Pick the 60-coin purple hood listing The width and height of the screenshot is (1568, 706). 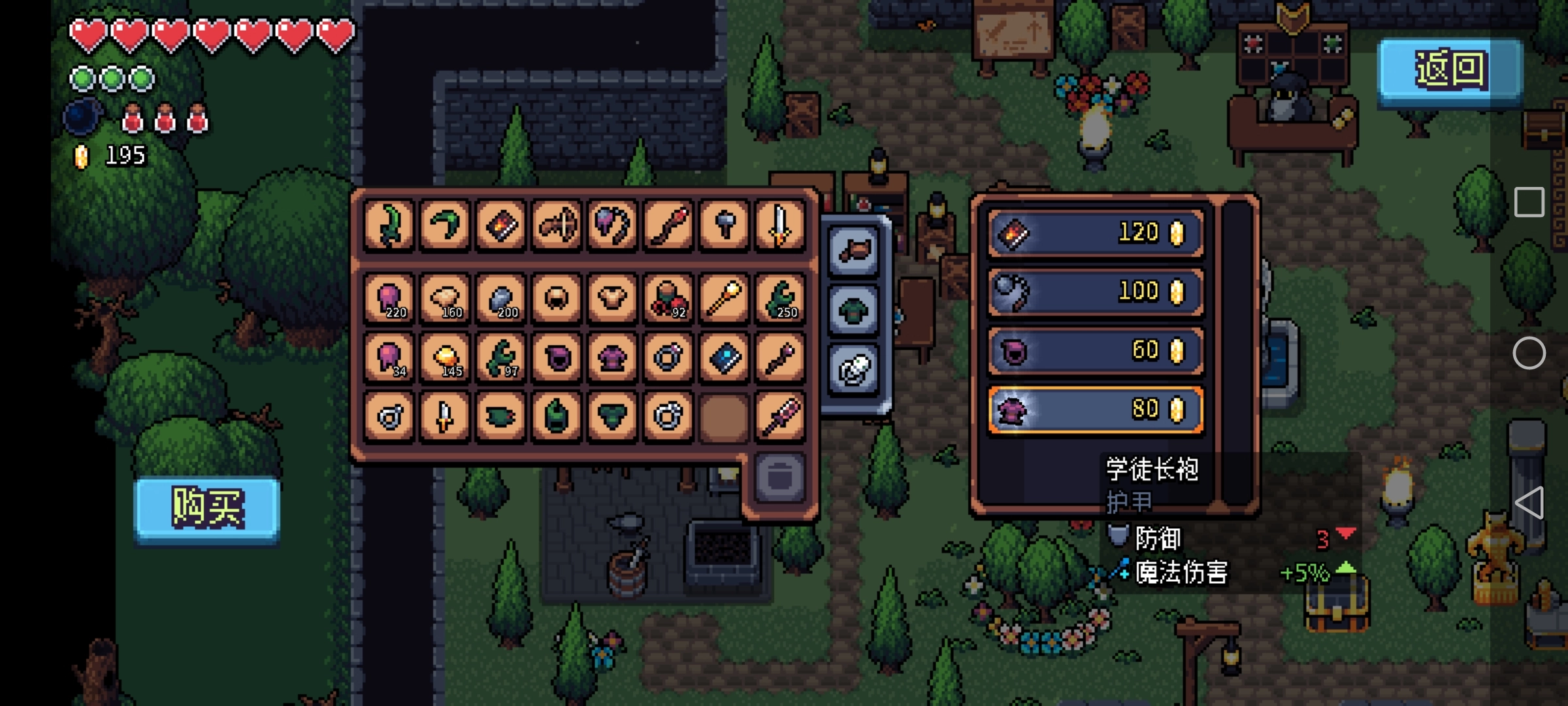(x=1096, y=351)
